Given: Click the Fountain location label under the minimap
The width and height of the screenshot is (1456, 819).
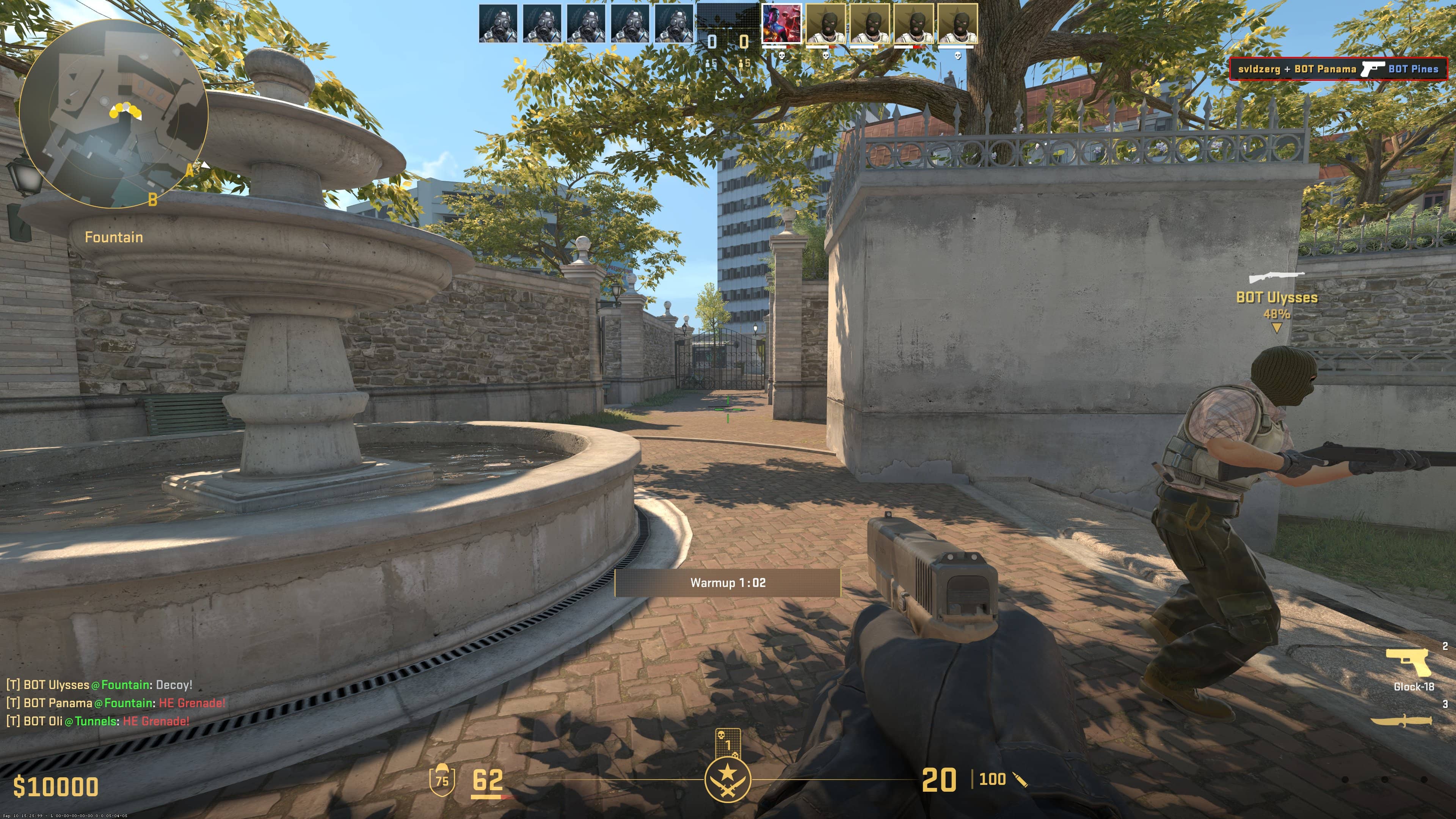Looking at the screenshot, I should pyautogui.click(x=115, y=237).
